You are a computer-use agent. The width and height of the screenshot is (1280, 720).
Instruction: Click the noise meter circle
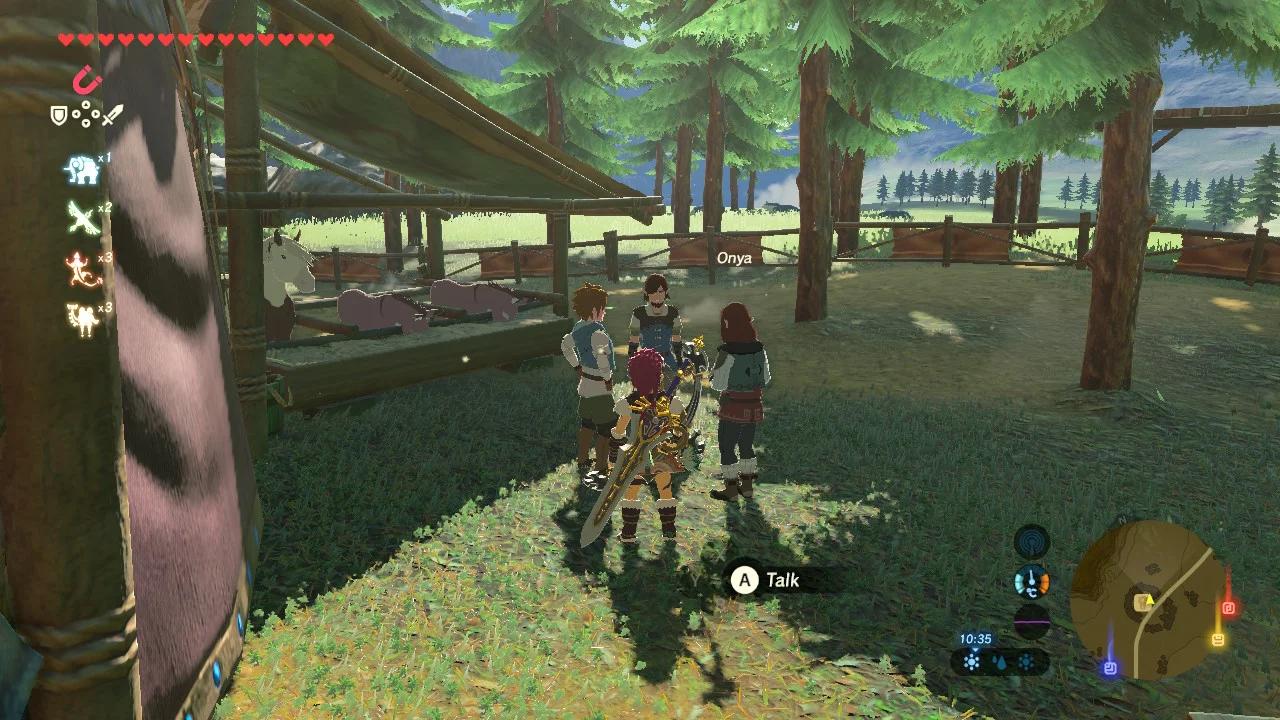[1032, 620]
